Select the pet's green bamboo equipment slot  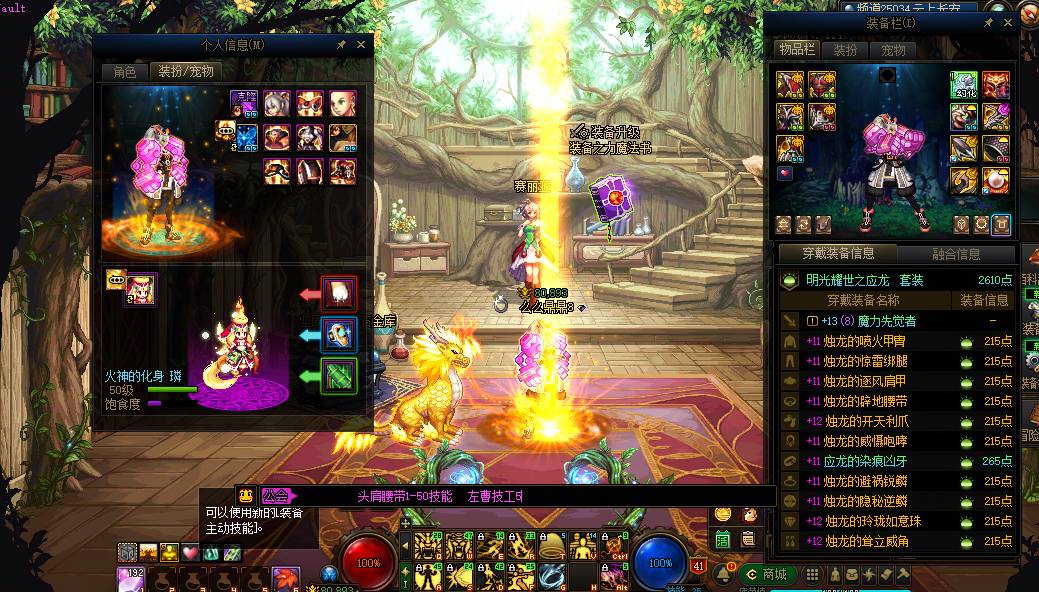pos(338,376)
